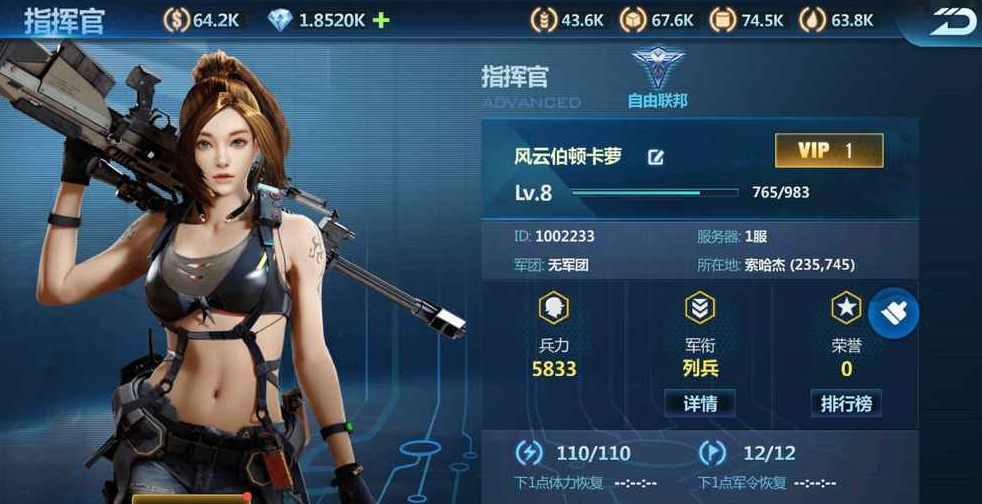The height and width of the screenshot is (504, 982).
Task: Open the VIP 1 badge
Action: pos(828,151)
